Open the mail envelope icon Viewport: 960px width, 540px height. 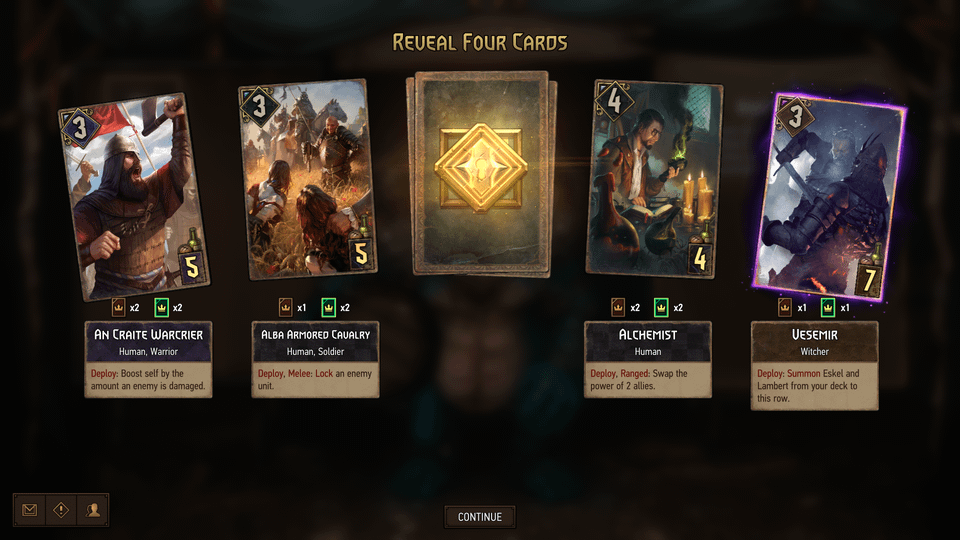coord(30,510)
